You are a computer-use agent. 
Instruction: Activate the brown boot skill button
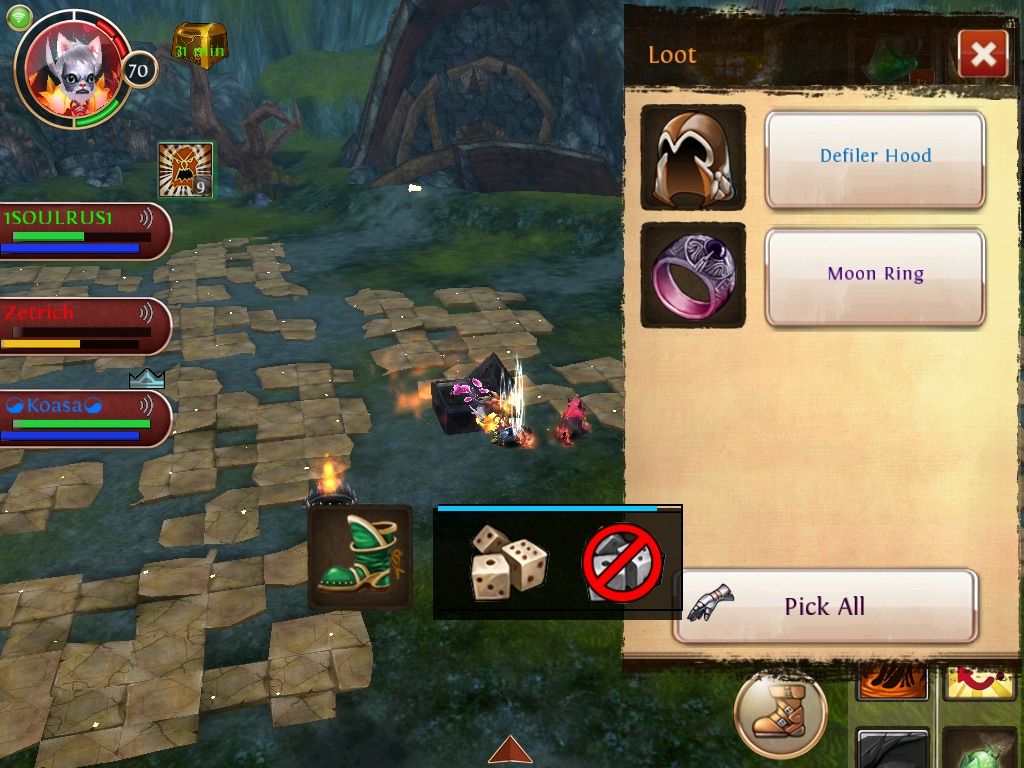[x=780, y=714]
